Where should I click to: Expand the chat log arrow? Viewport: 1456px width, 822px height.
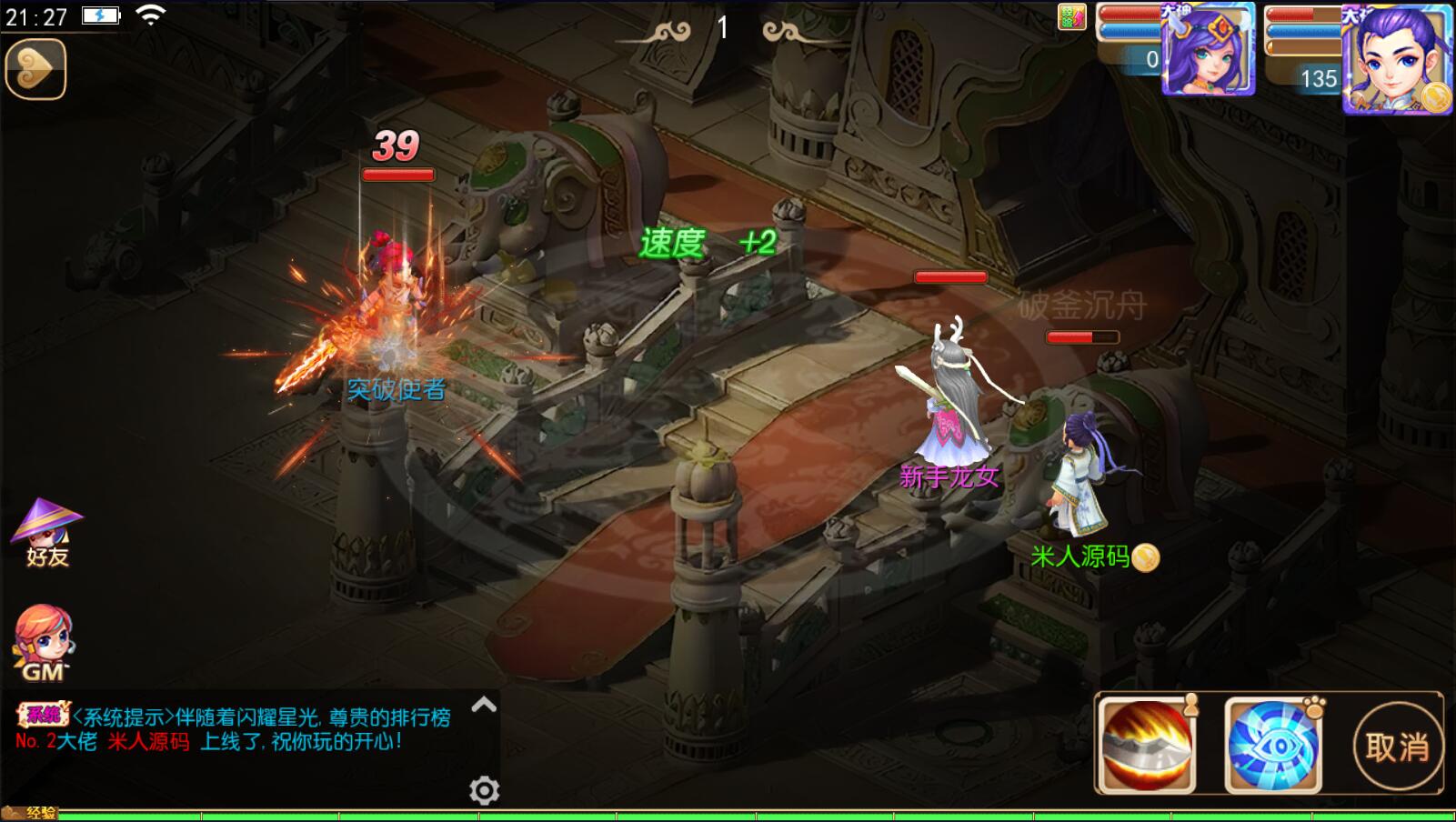pos(484,705)
